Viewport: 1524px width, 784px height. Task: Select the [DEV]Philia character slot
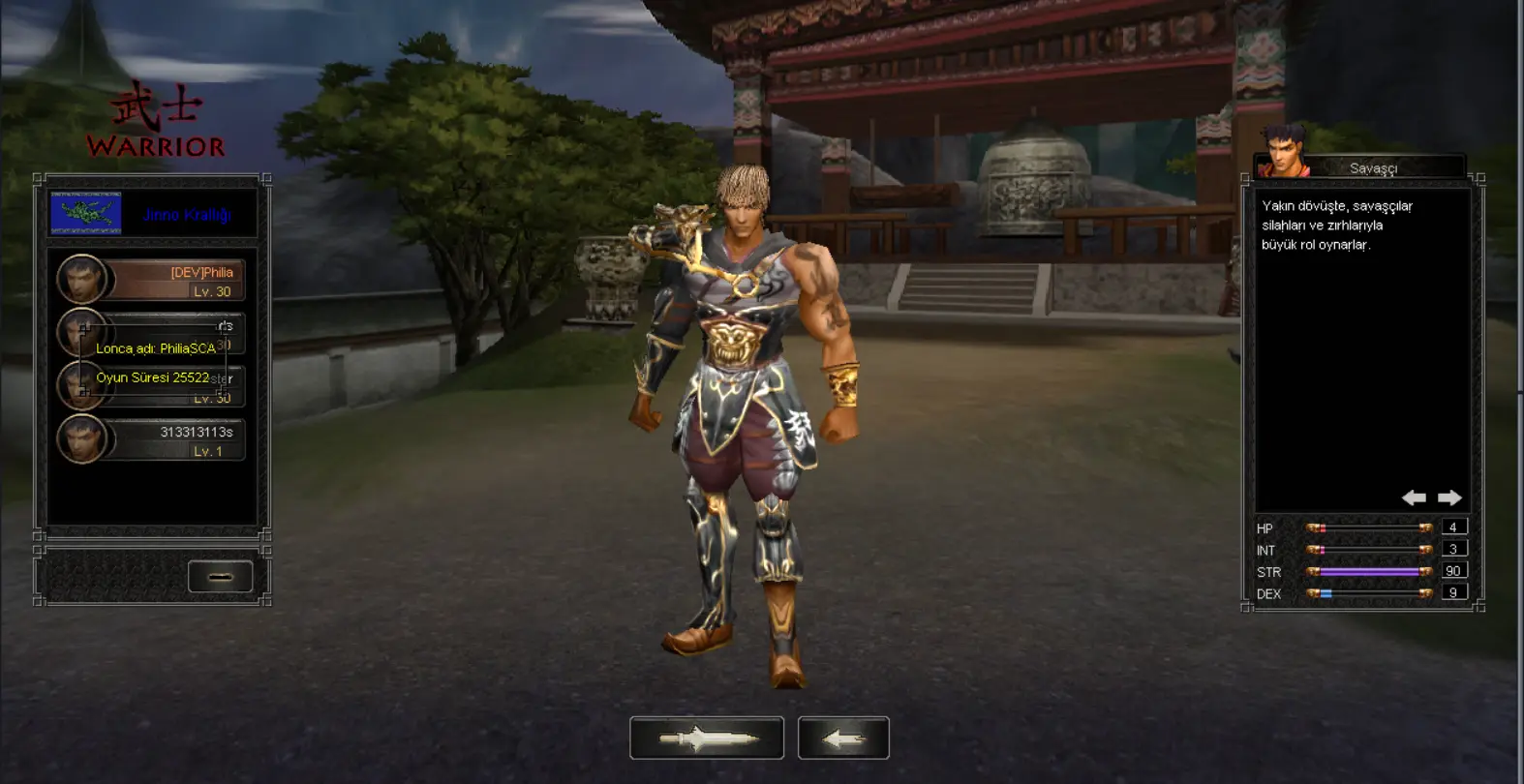pos(151,281)
